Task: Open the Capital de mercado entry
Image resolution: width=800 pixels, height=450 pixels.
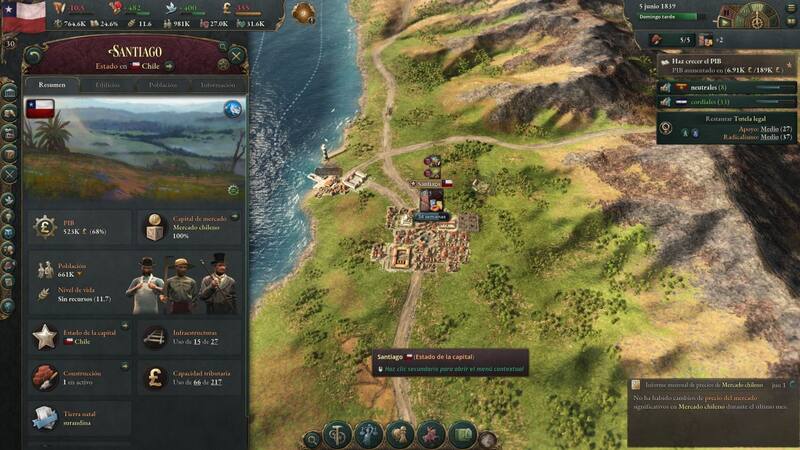Action: (190, 227)
